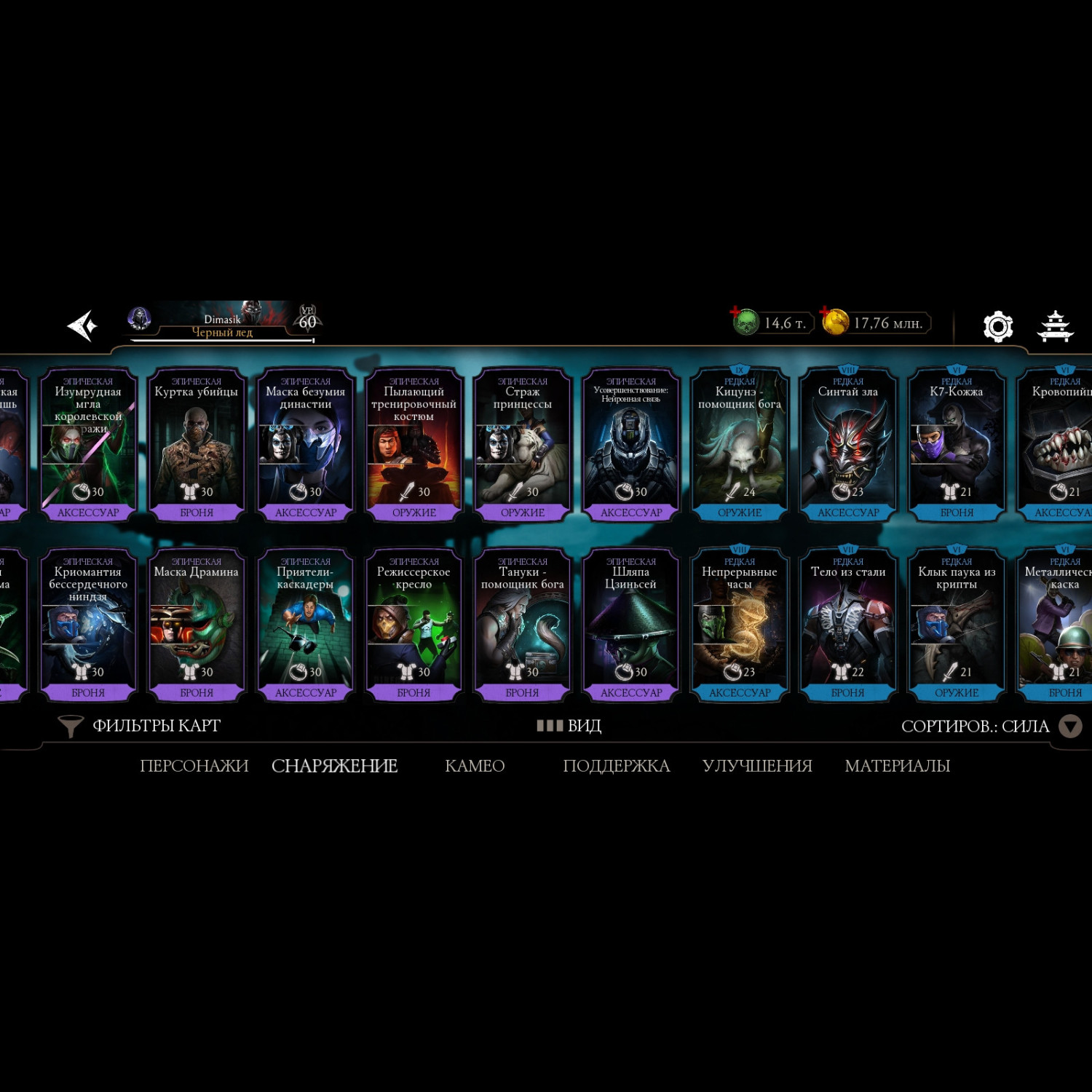This screenshot has height=1092, width=1092.
Task: Switch to the КАМЕО tab
Action: [475, 766]
